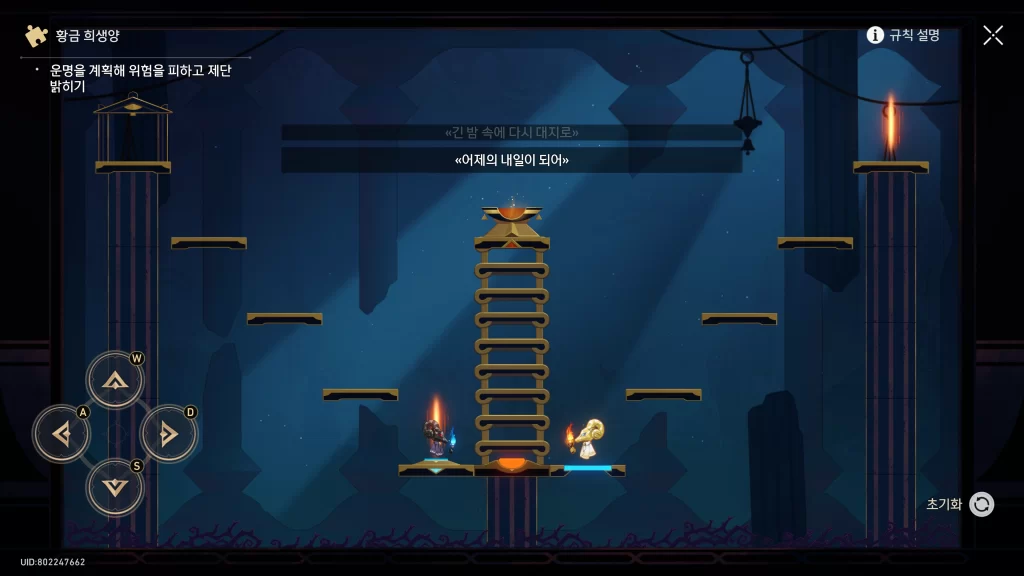Move up with the W arrow button

pos(115,380)
